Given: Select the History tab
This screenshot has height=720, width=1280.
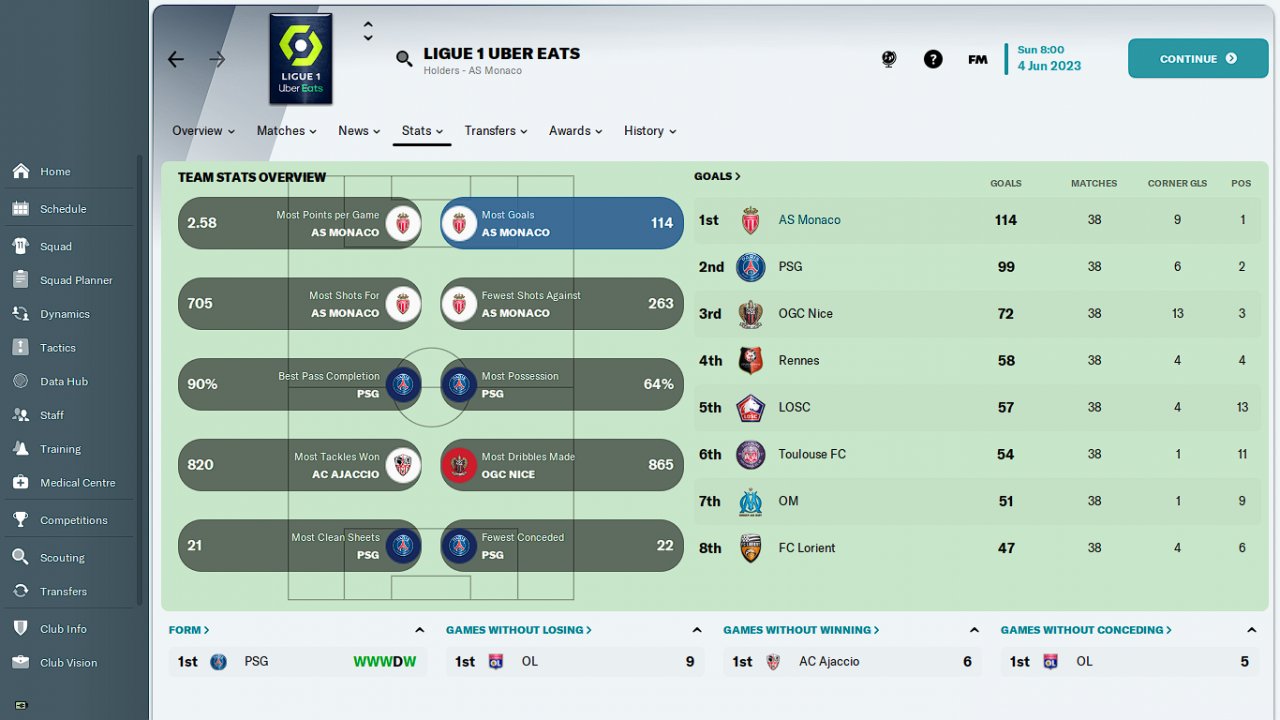Looking at the screenshot, I should (649, 131).
